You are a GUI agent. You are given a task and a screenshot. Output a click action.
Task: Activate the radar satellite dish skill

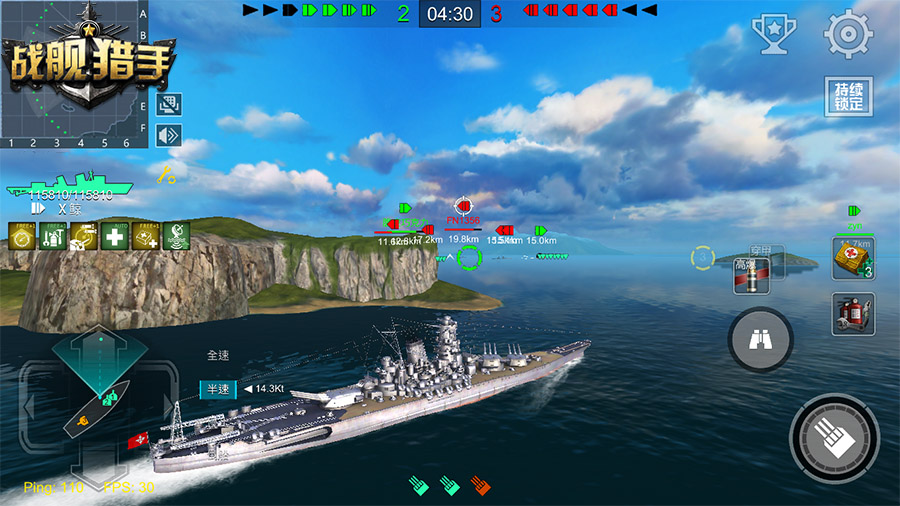click(177, 236)
